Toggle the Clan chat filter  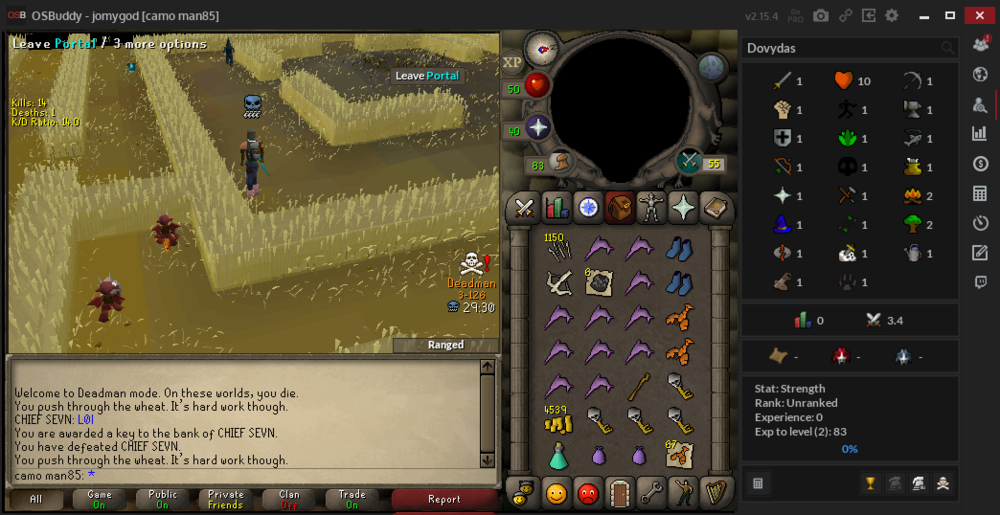click(289, 499)
